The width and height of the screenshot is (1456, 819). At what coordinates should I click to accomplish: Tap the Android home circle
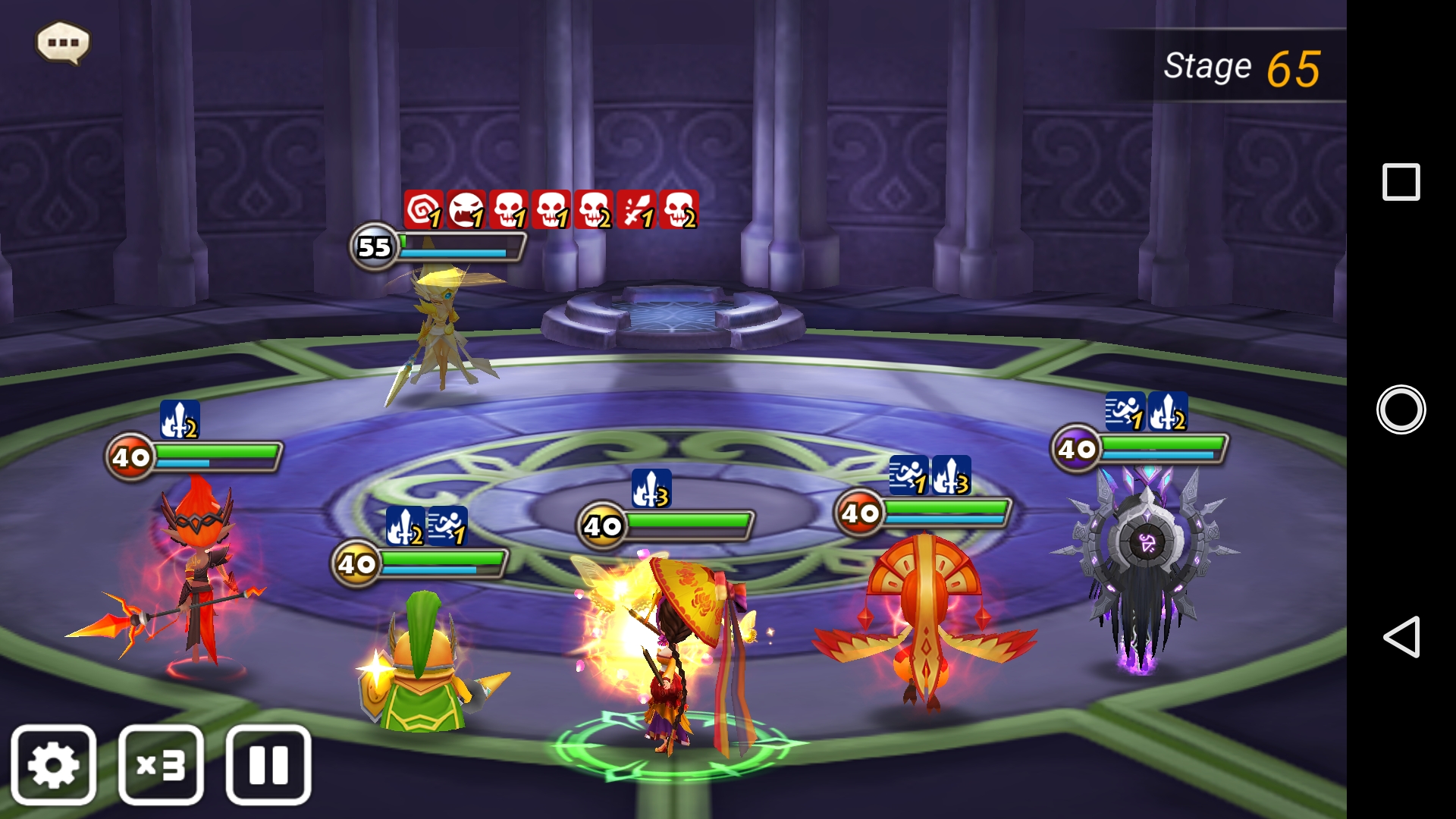pos(1401,409)
